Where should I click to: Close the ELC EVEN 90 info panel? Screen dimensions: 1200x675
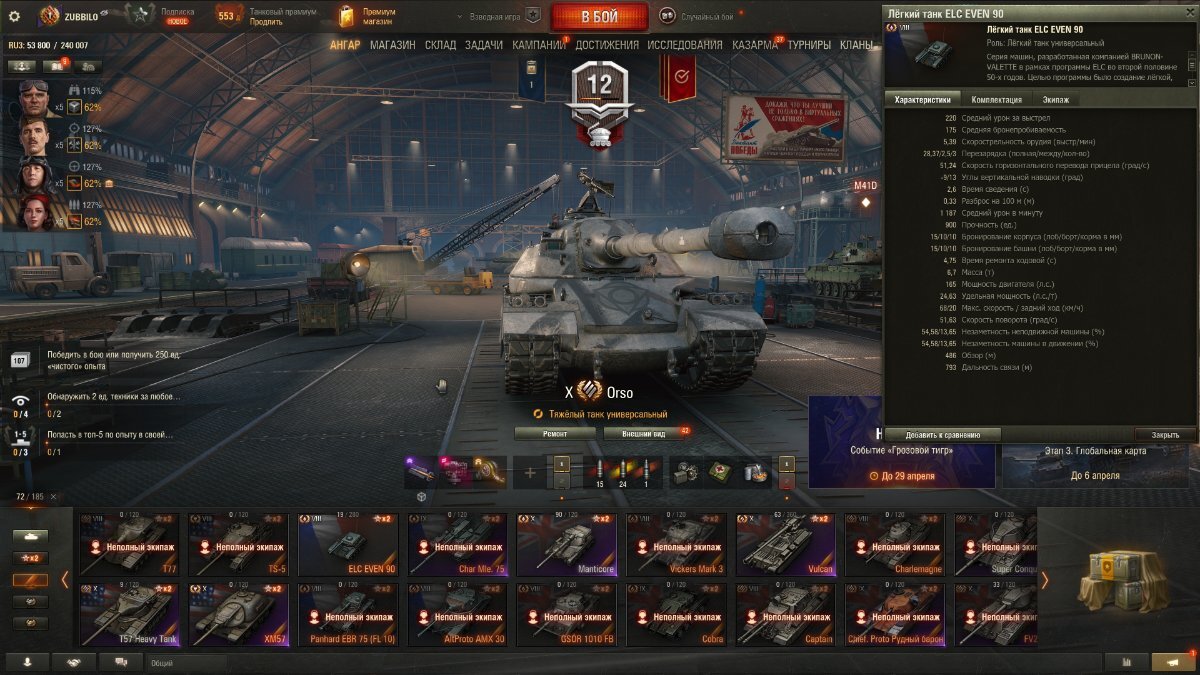pos(1165,435)
